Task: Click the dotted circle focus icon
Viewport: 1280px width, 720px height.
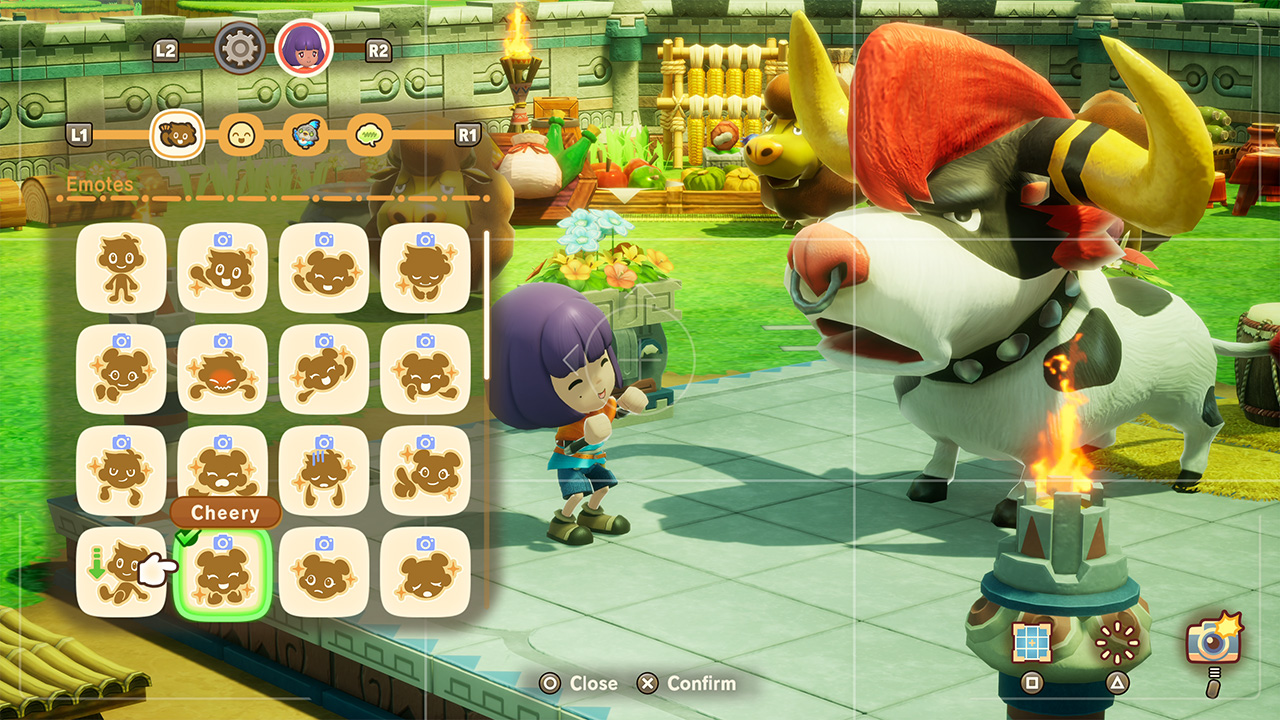Action: [1117, 643]
